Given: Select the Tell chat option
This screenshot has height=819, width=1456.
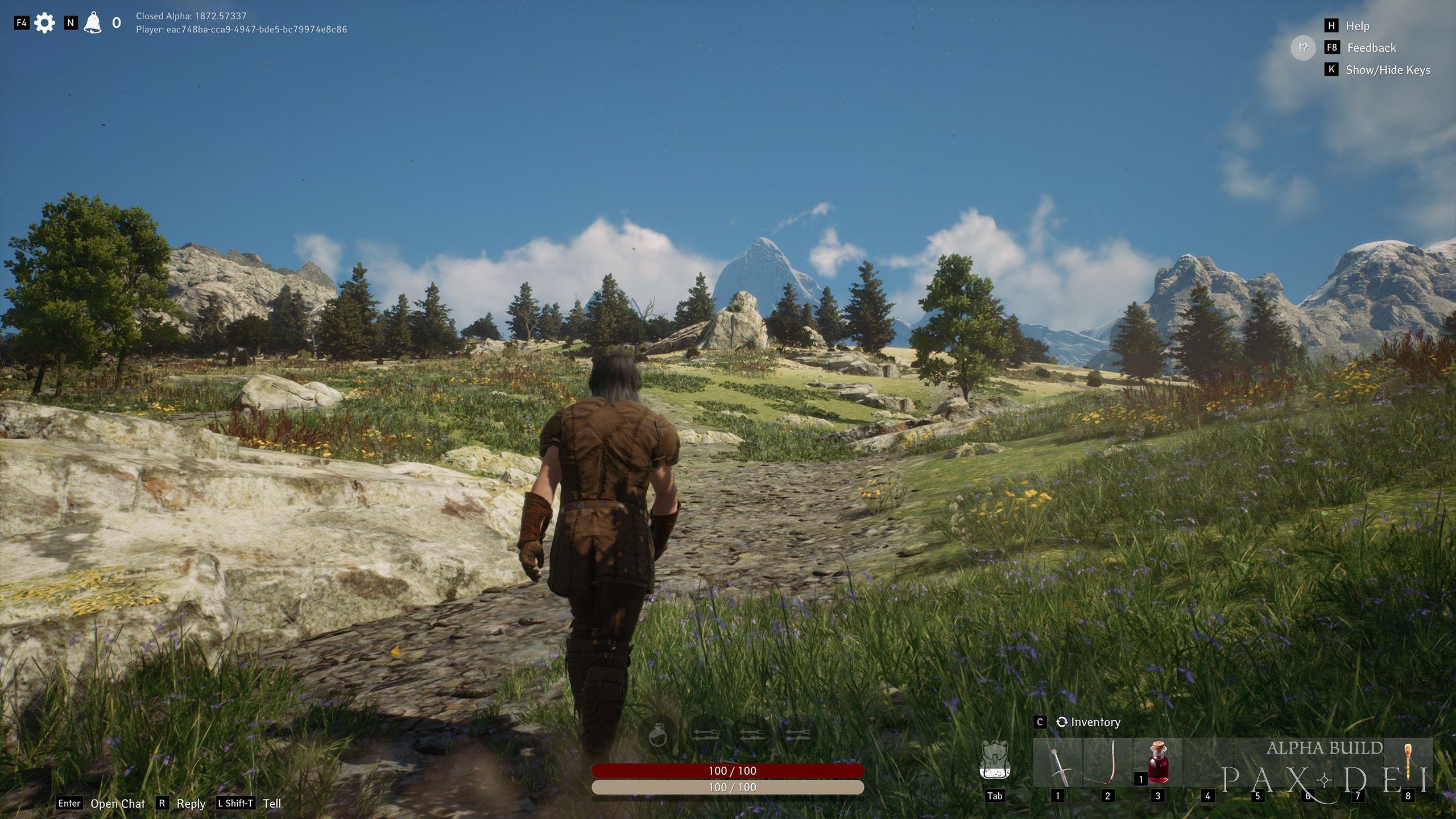Looking at the screenshot, I should coord(272,804).
